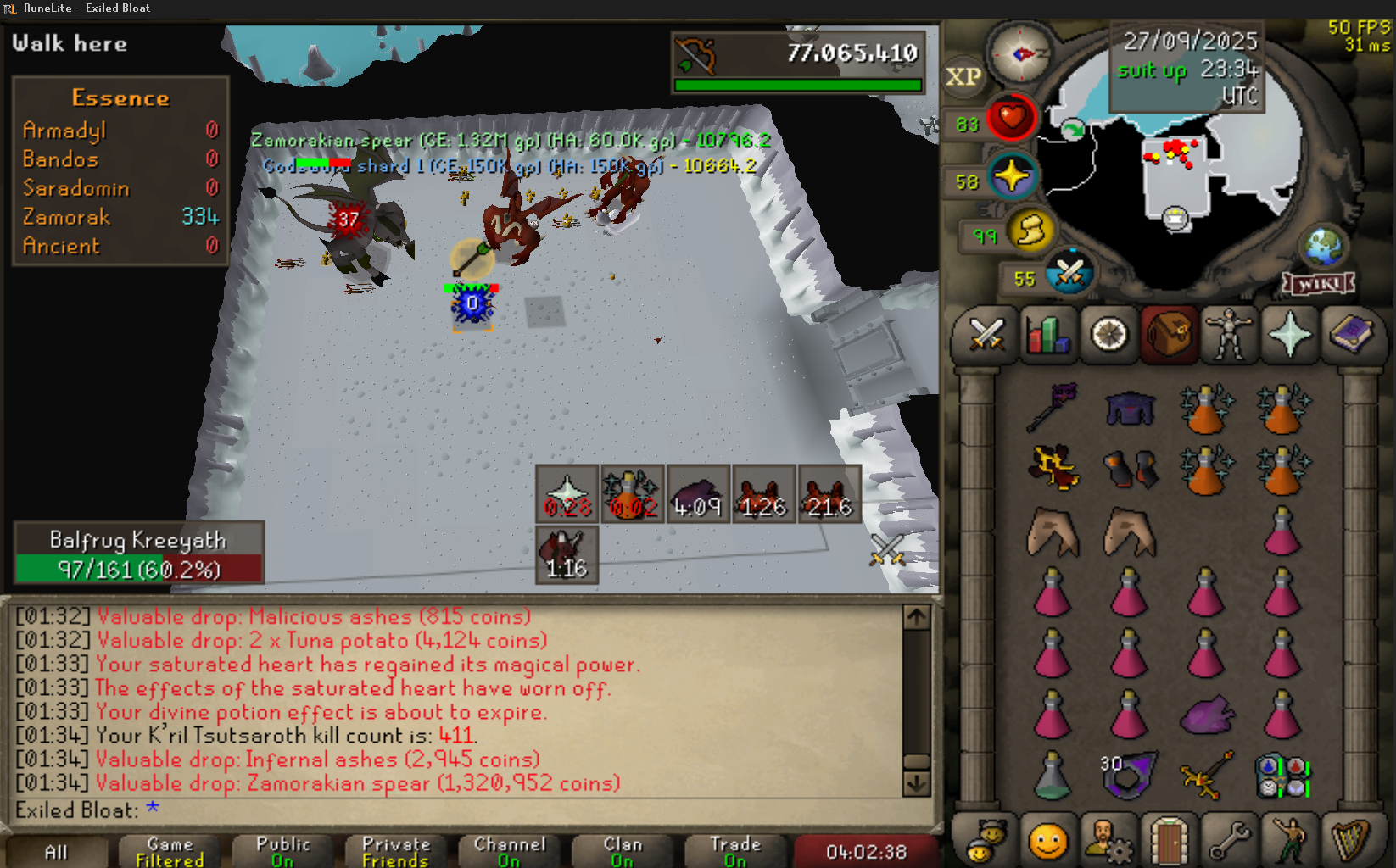The width and height of the screenshot is (1396, 868).
Task: Click the special attack orb
Action: point(1069,273)
